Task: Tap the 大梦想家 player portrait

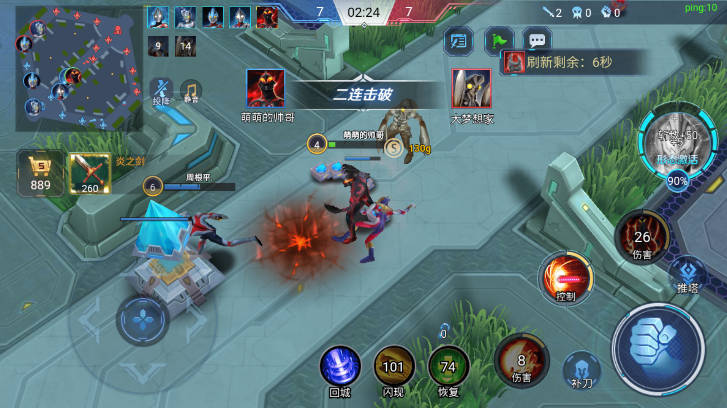Action: tap(471, 88)
